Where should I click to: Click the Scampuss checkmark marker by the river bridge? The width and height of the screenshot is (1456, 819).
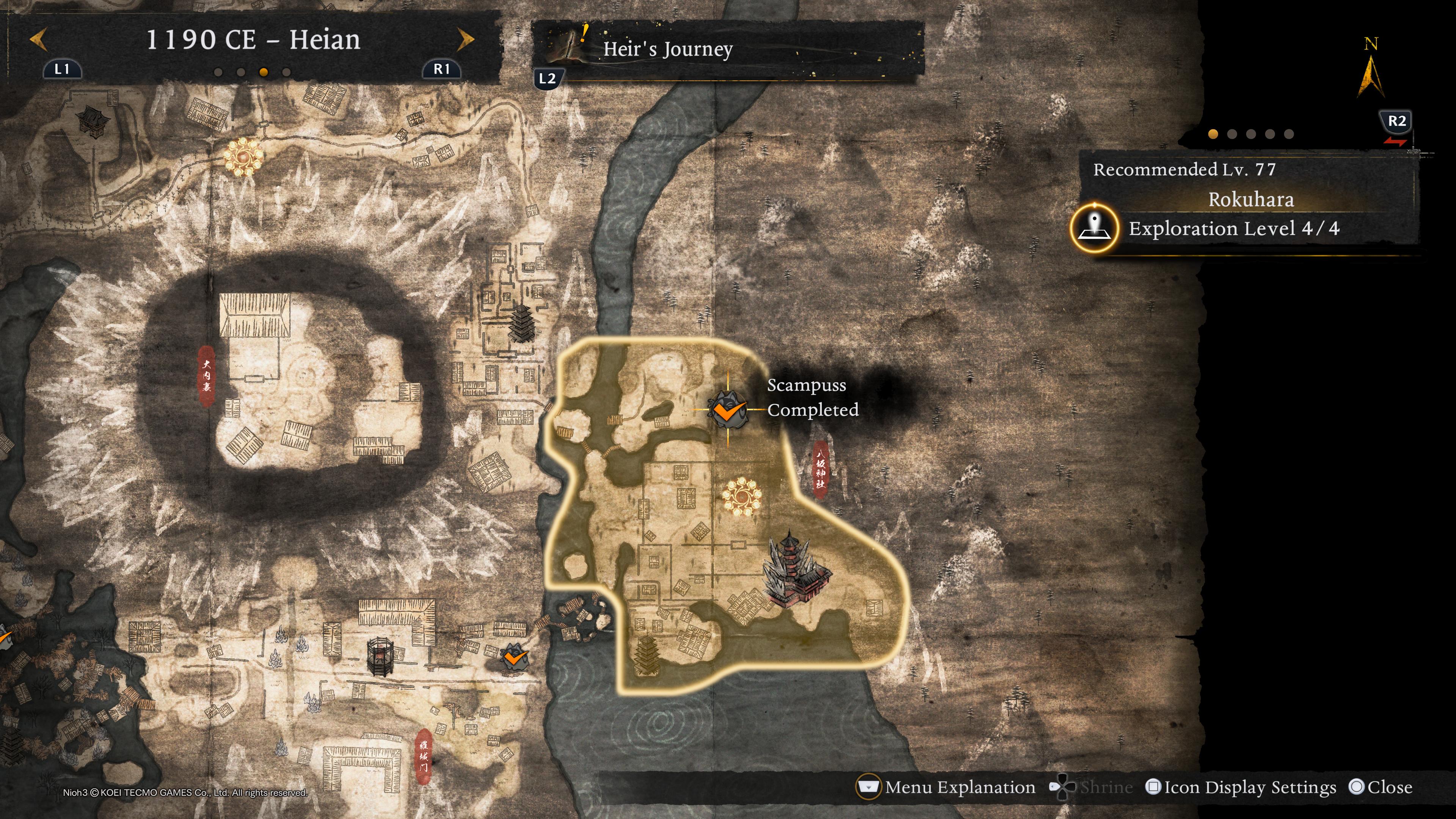(515, 657)
